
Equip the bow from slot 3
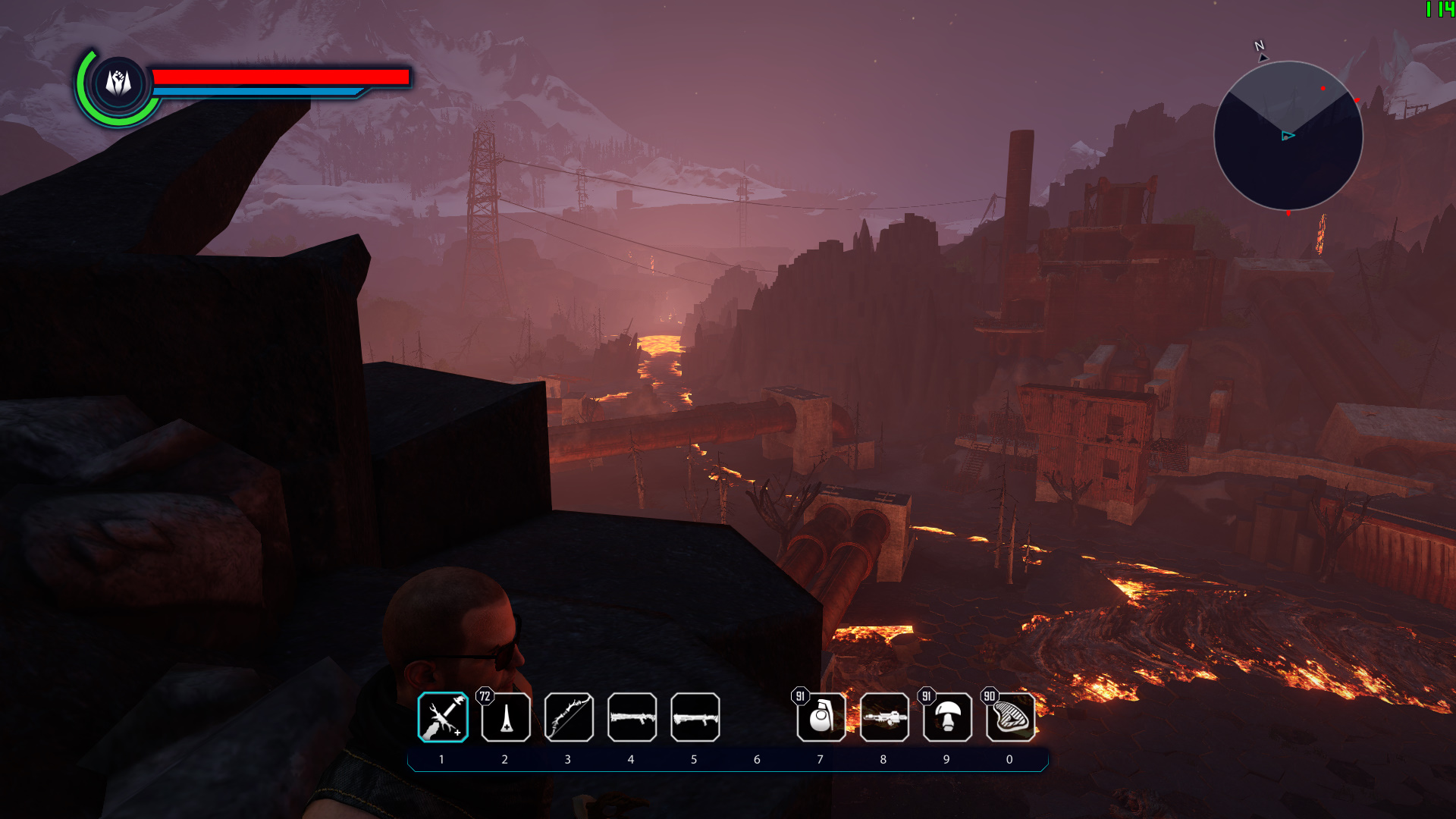[x=569, y=717]
